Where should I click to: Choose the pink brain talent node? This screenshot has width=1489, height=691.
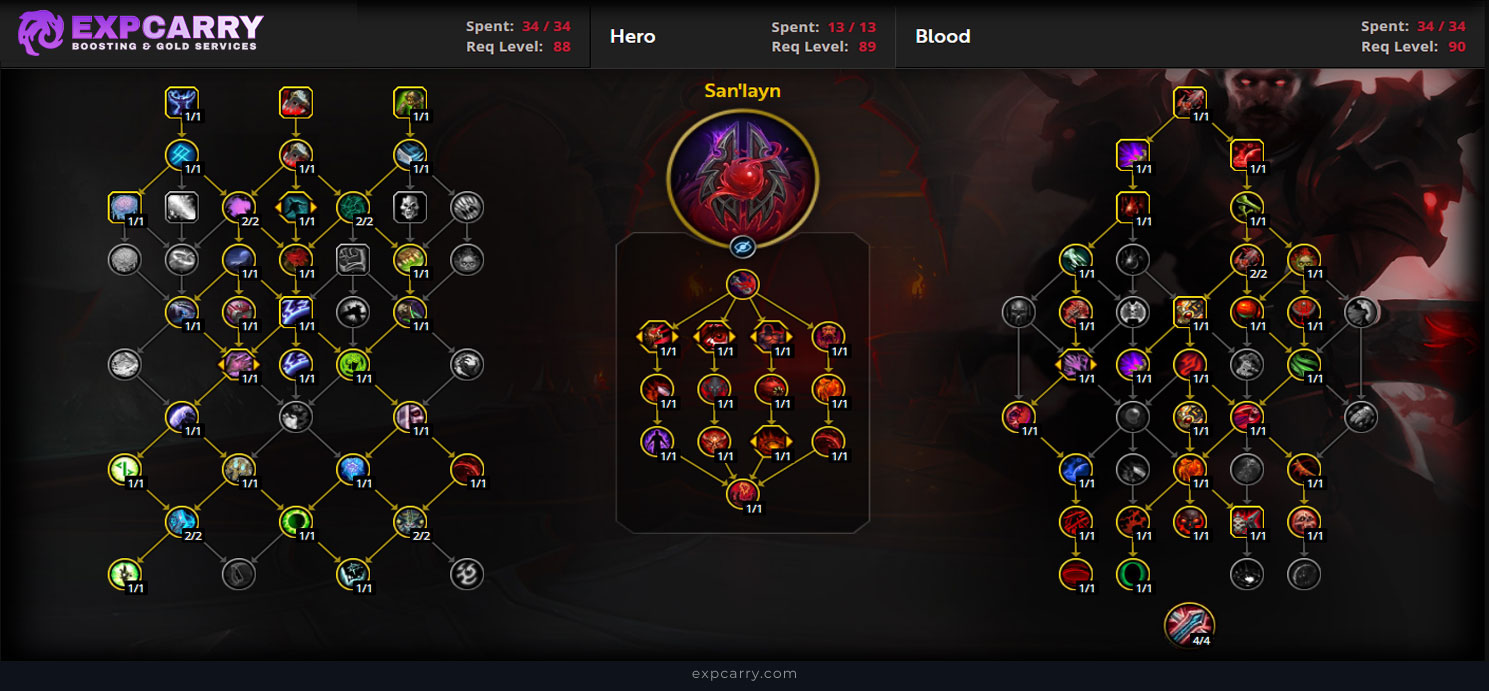(x=124, y=208)
